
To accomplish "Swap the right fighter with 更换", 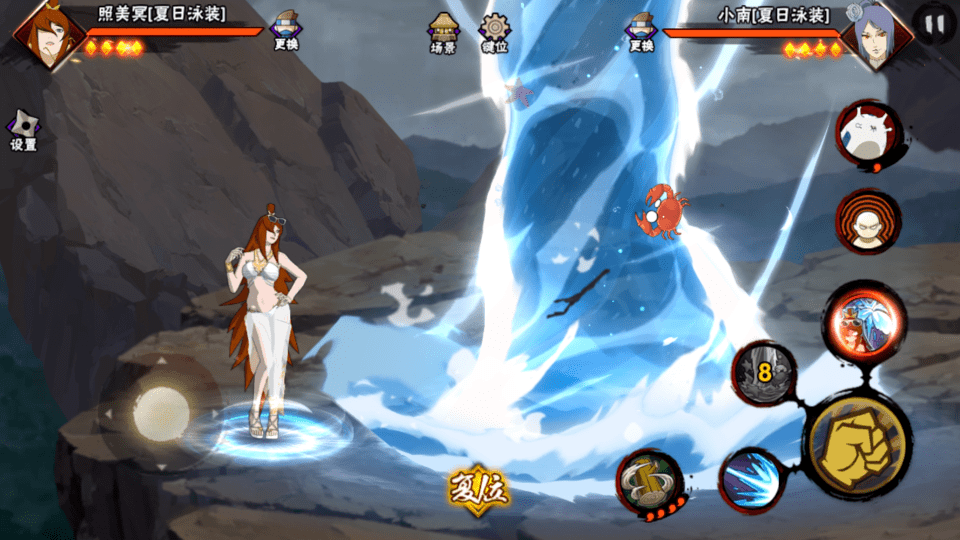I will tap(640, 28).
